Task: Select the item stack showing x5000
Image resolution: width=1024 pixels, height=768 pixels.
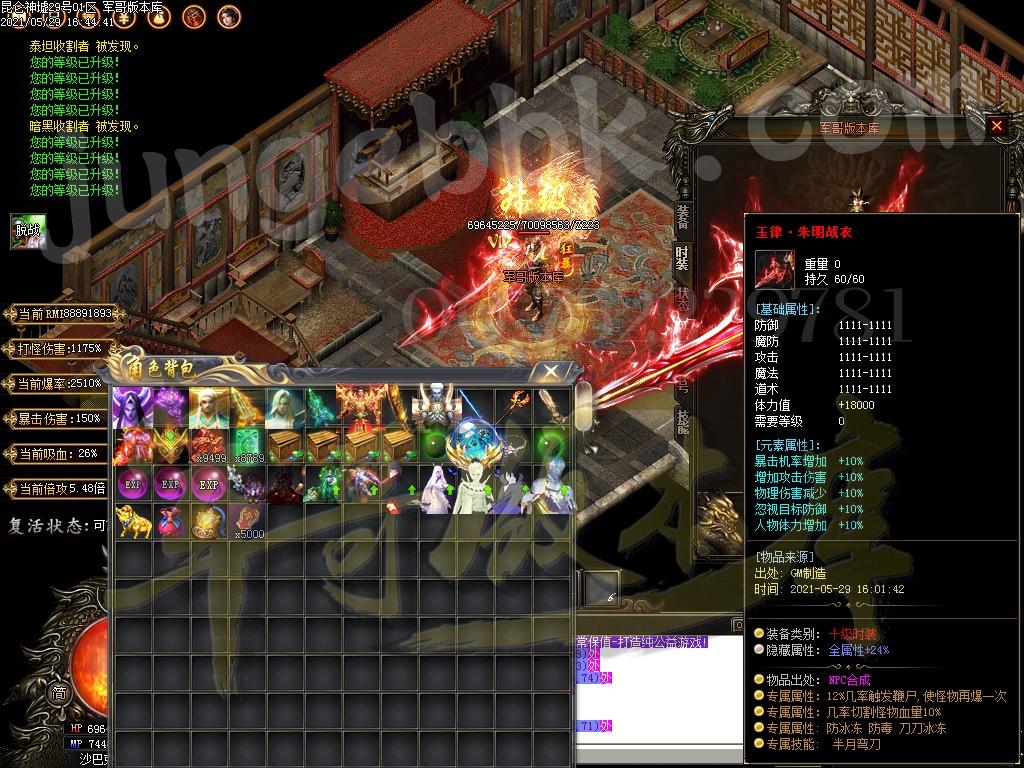Action: click(x=245, y=521)
